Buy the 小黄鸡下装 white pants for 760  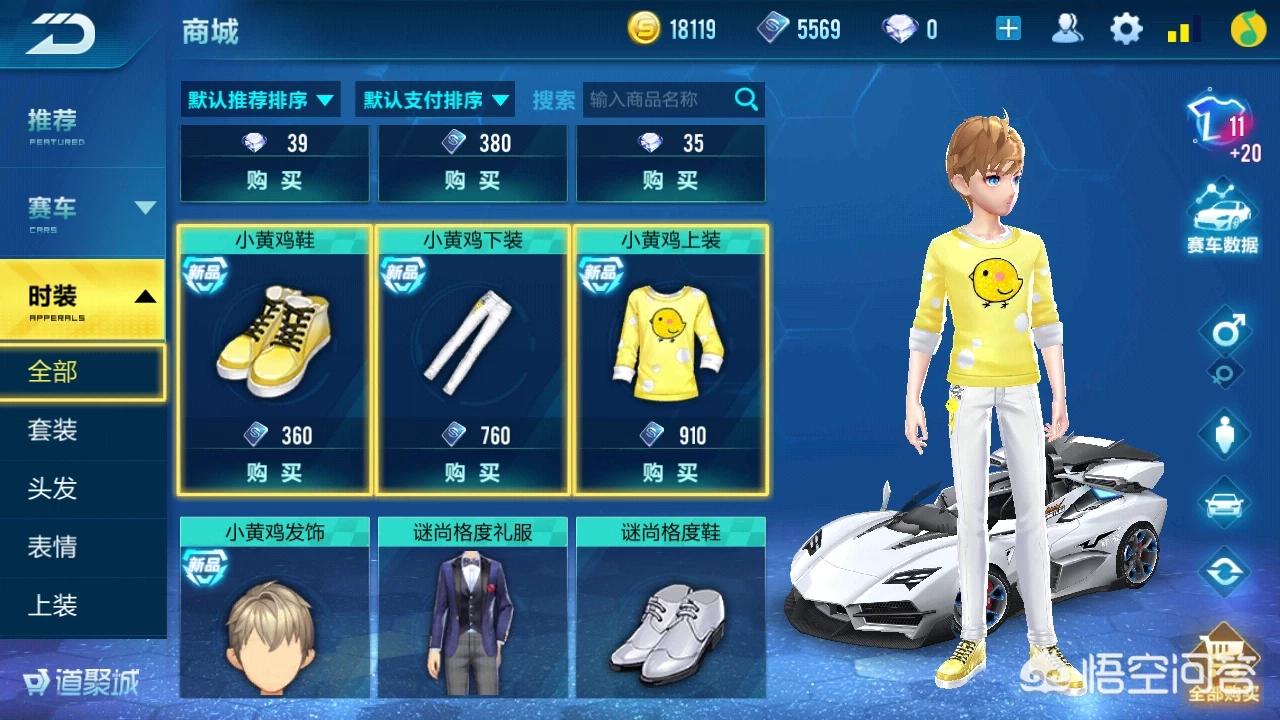pos(472,472)
